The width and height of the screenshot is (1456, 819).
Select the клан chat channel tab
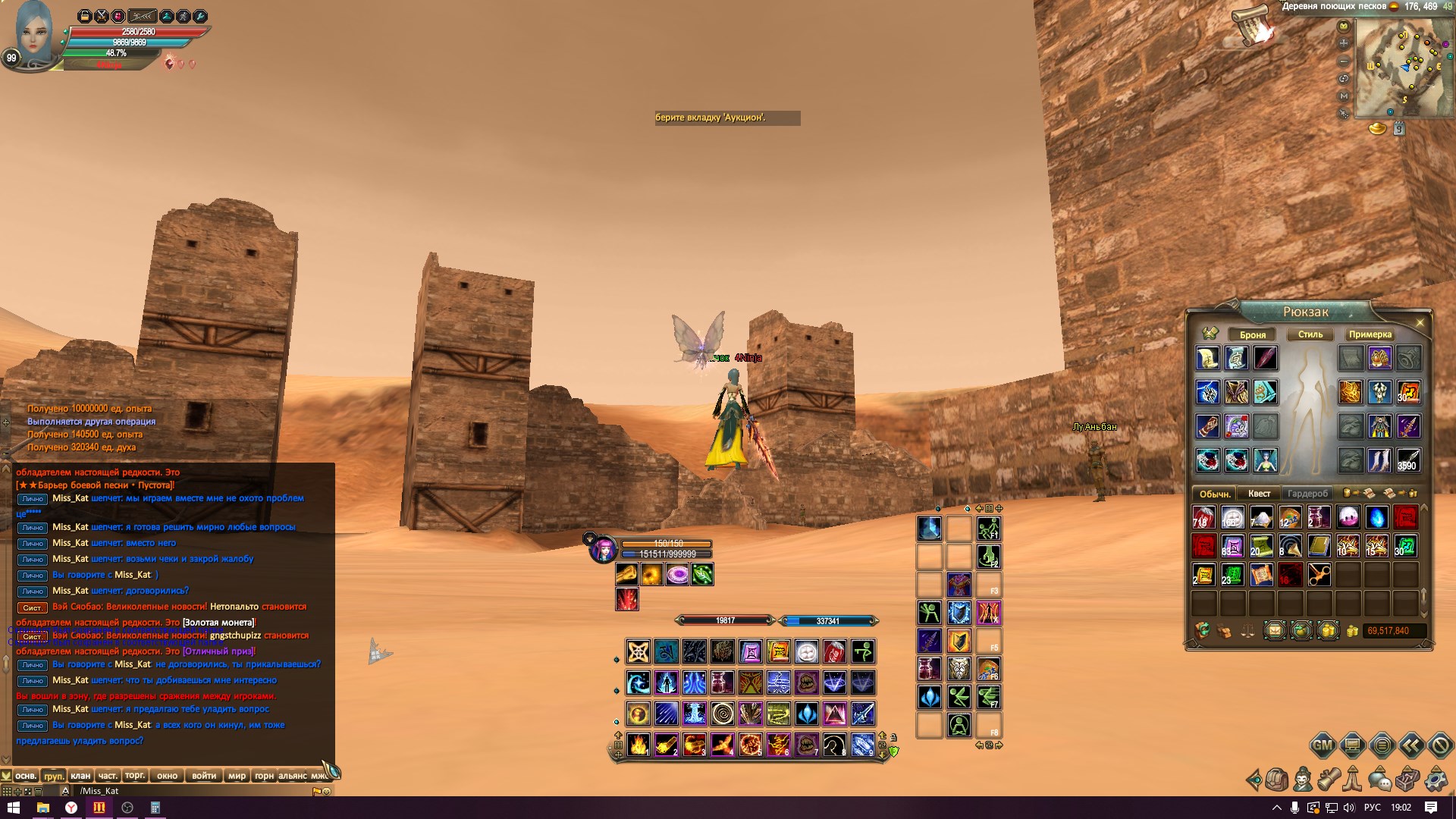click(80, 776)
